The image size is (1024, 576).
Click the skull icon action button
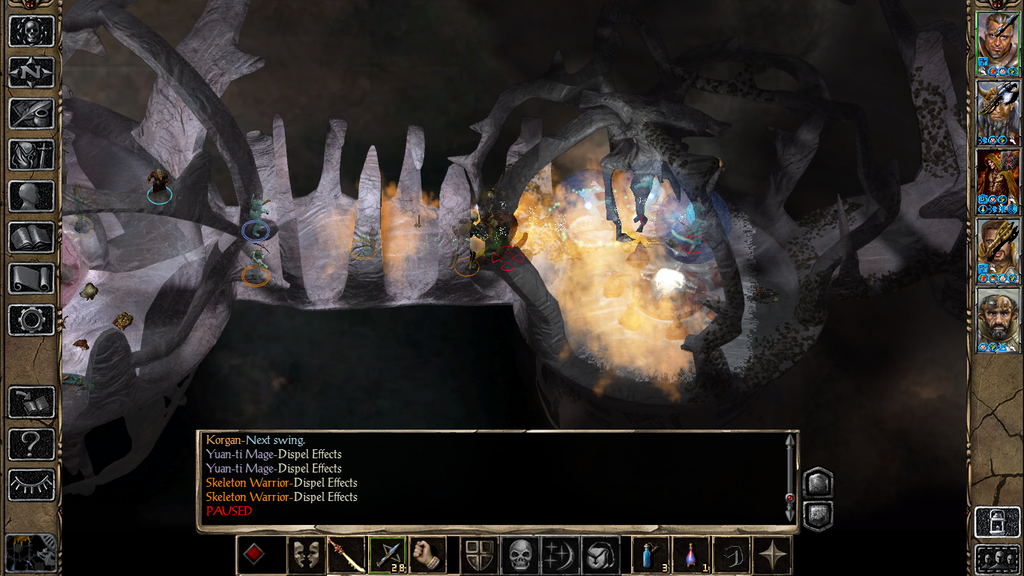click(519, 555)
